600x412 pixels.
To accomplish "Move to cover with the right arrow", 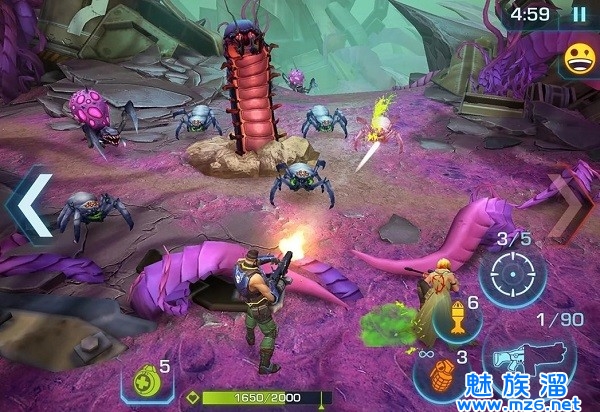I will [570, 205].
